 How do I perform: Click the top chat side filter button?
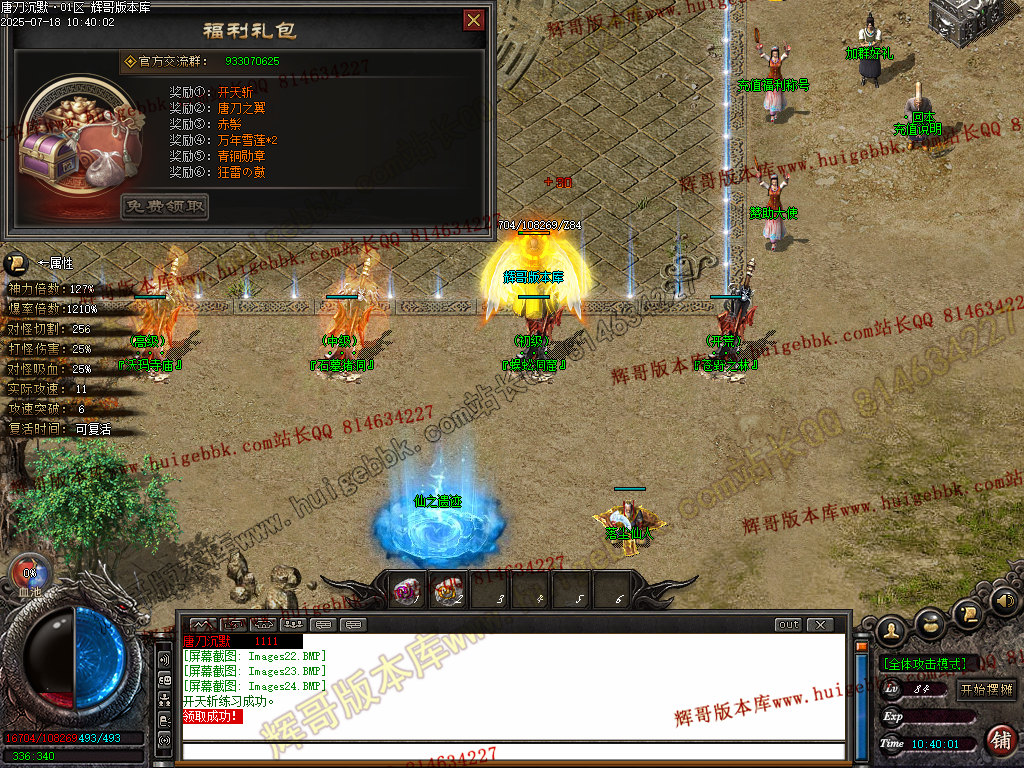165,661
